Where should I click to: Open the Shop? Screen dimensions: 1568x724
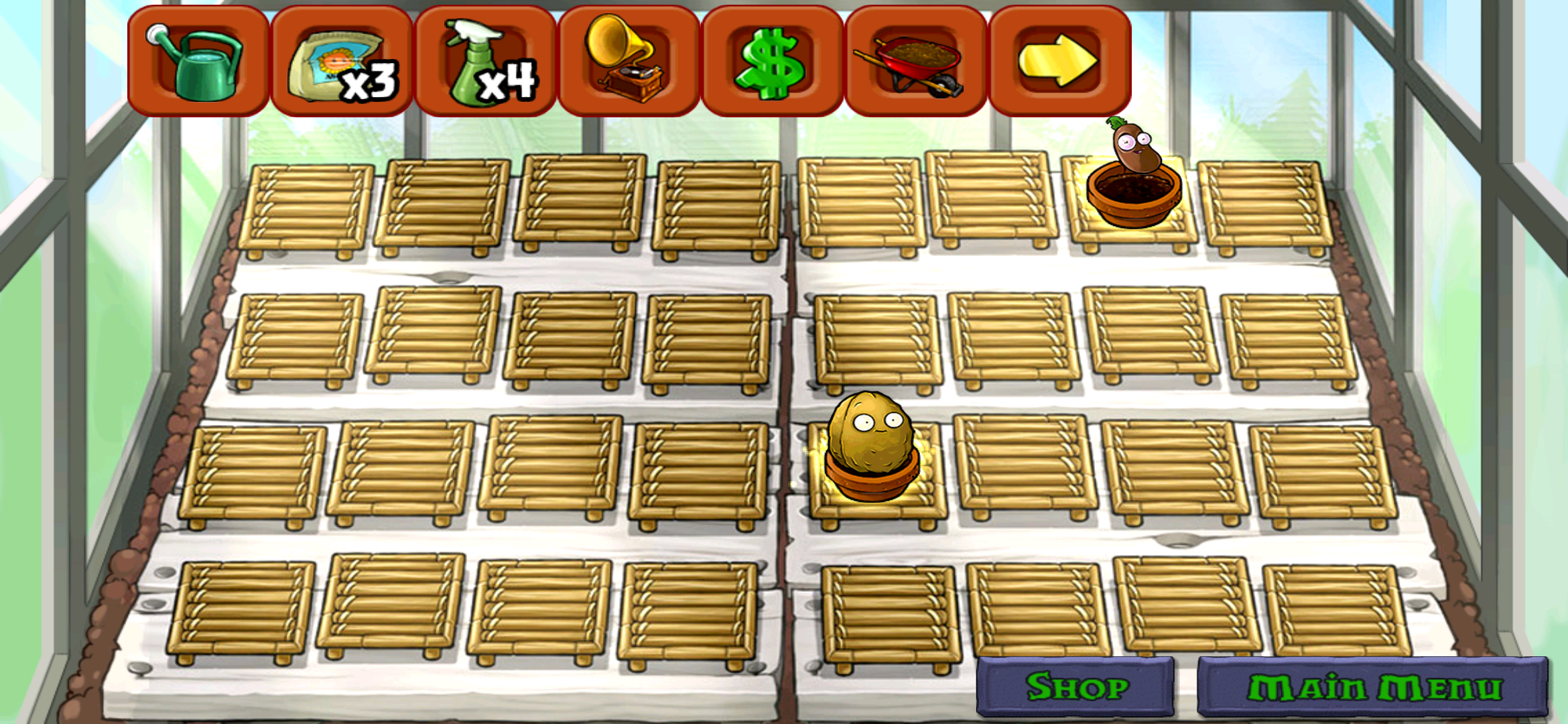click(x=1079, y=685)
